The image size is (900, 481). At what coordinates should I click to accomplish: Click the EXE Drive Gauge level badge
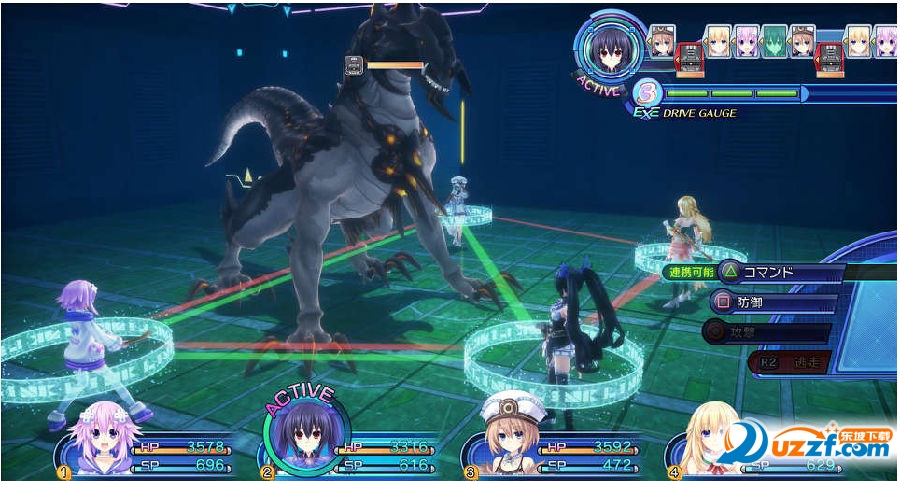pos(648,95)
